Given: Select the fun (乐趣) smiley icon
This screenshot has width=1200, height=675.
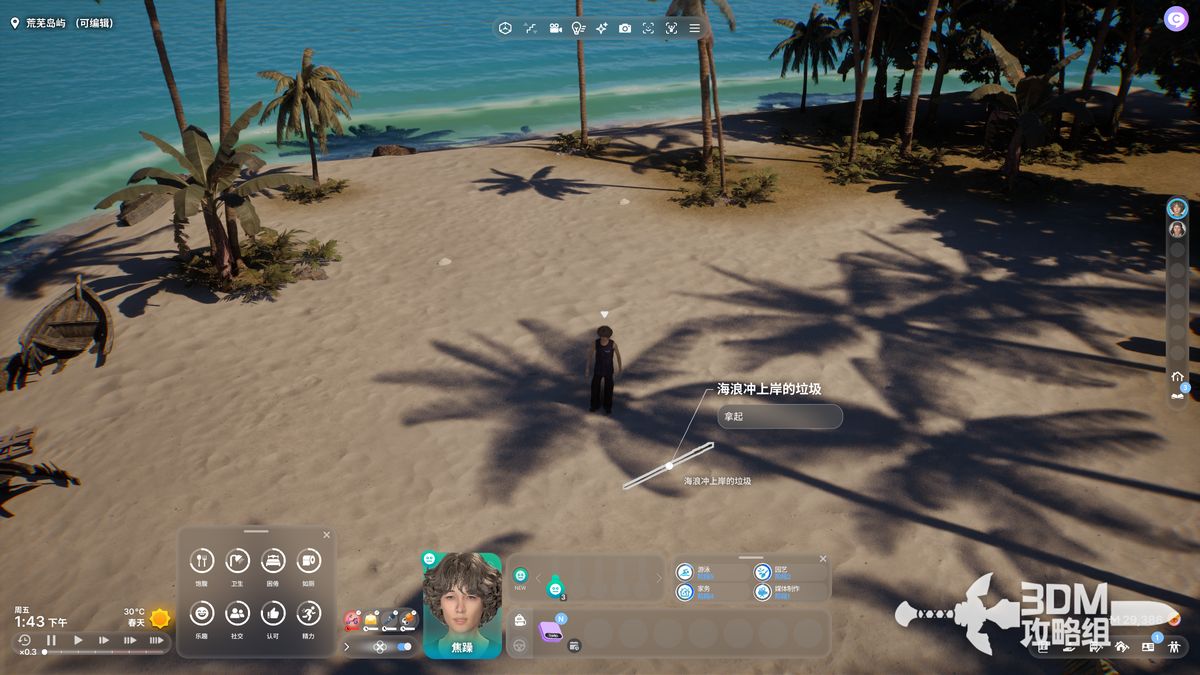Looking at the screenshot, I should coord(202,613).
